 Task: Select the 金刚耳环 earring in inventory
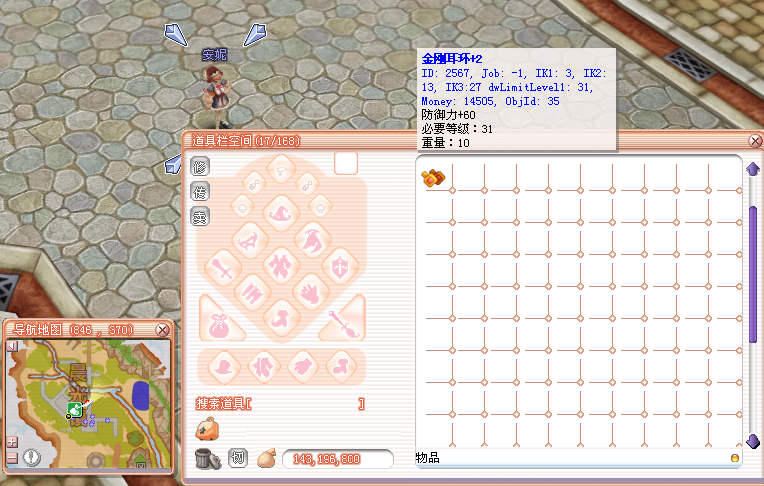click(x=433, y=179)
